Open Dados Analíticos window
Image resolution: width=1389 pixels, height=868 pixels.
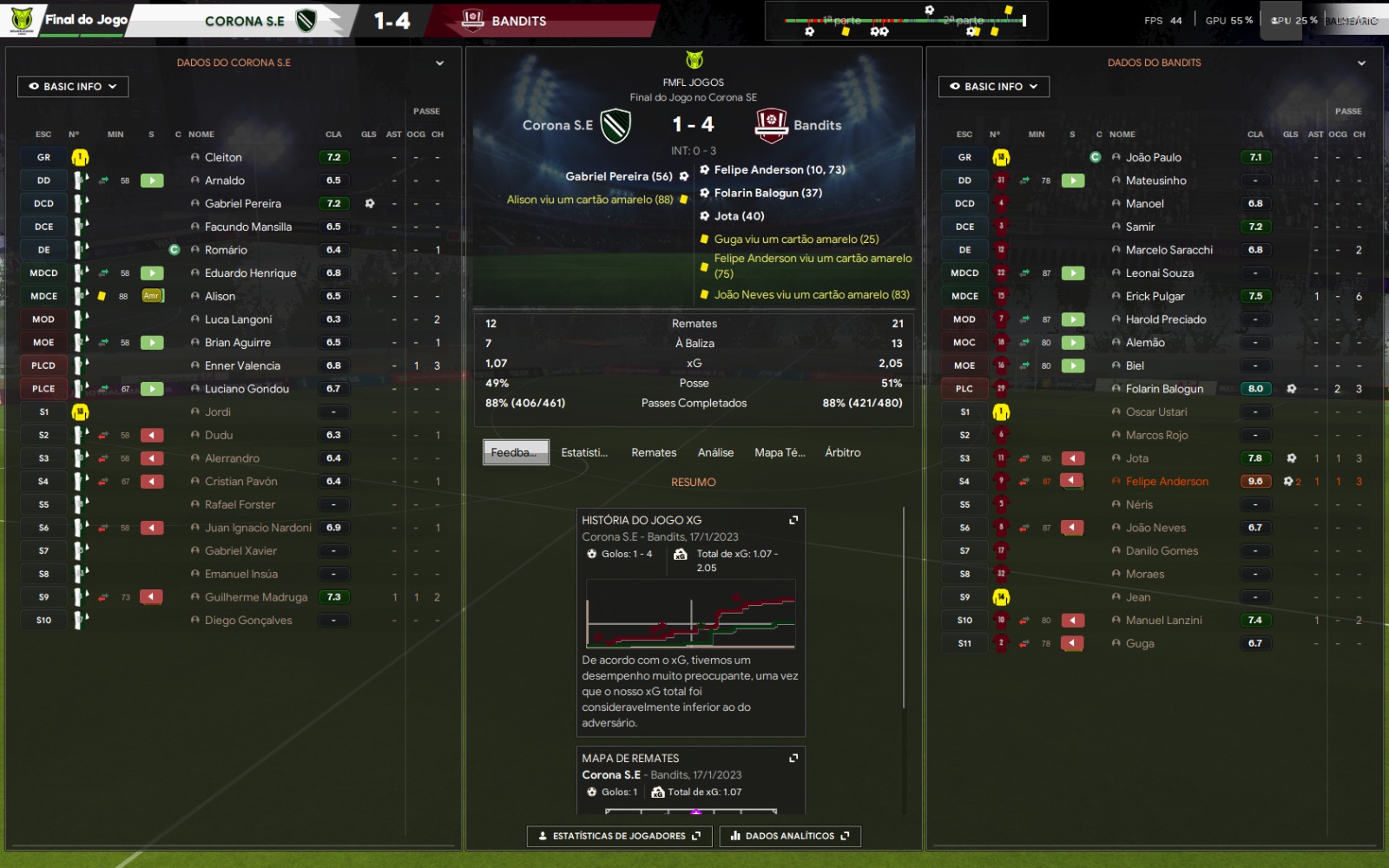[x=789, y=836]
